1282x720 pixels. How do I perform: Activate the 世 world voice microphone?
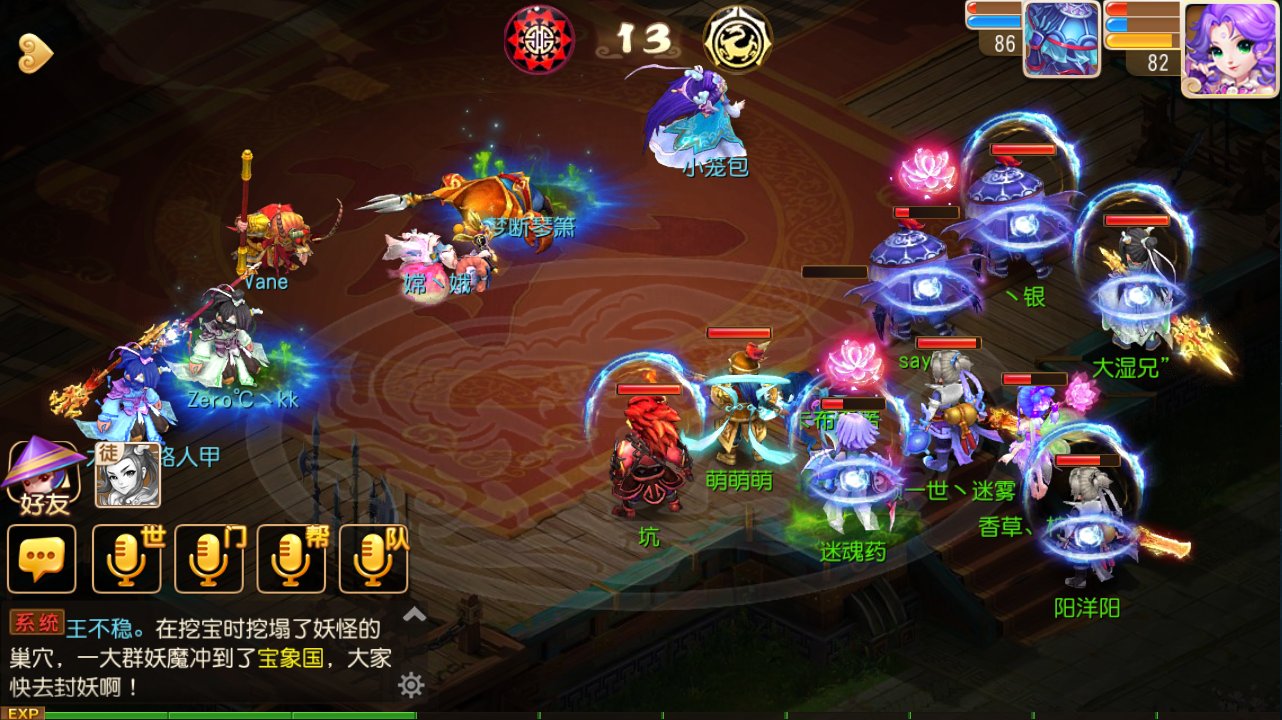coord(127,558)
